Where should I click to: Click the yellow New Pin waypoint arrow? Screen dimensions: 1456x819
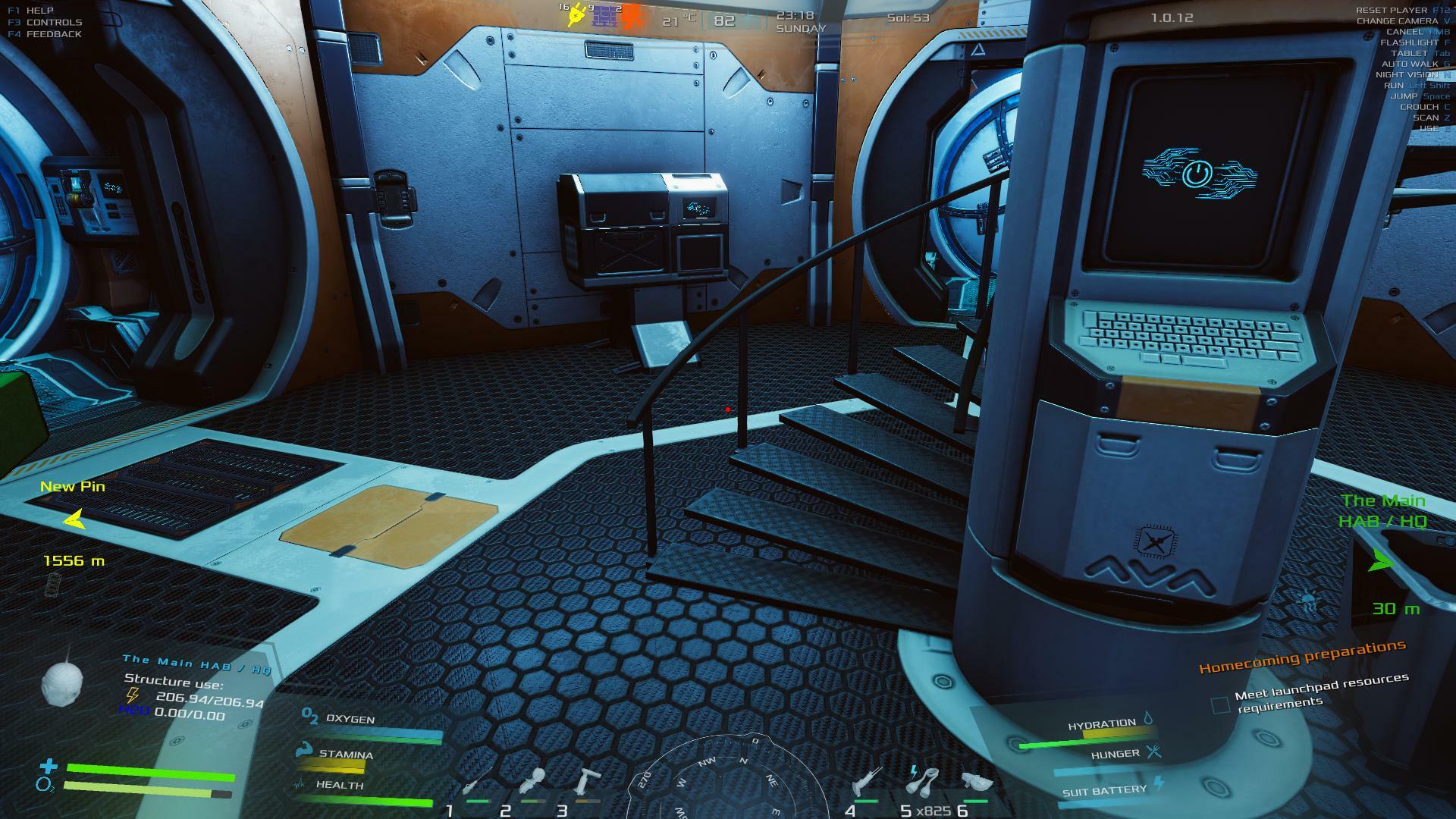(x=74, y=519)
